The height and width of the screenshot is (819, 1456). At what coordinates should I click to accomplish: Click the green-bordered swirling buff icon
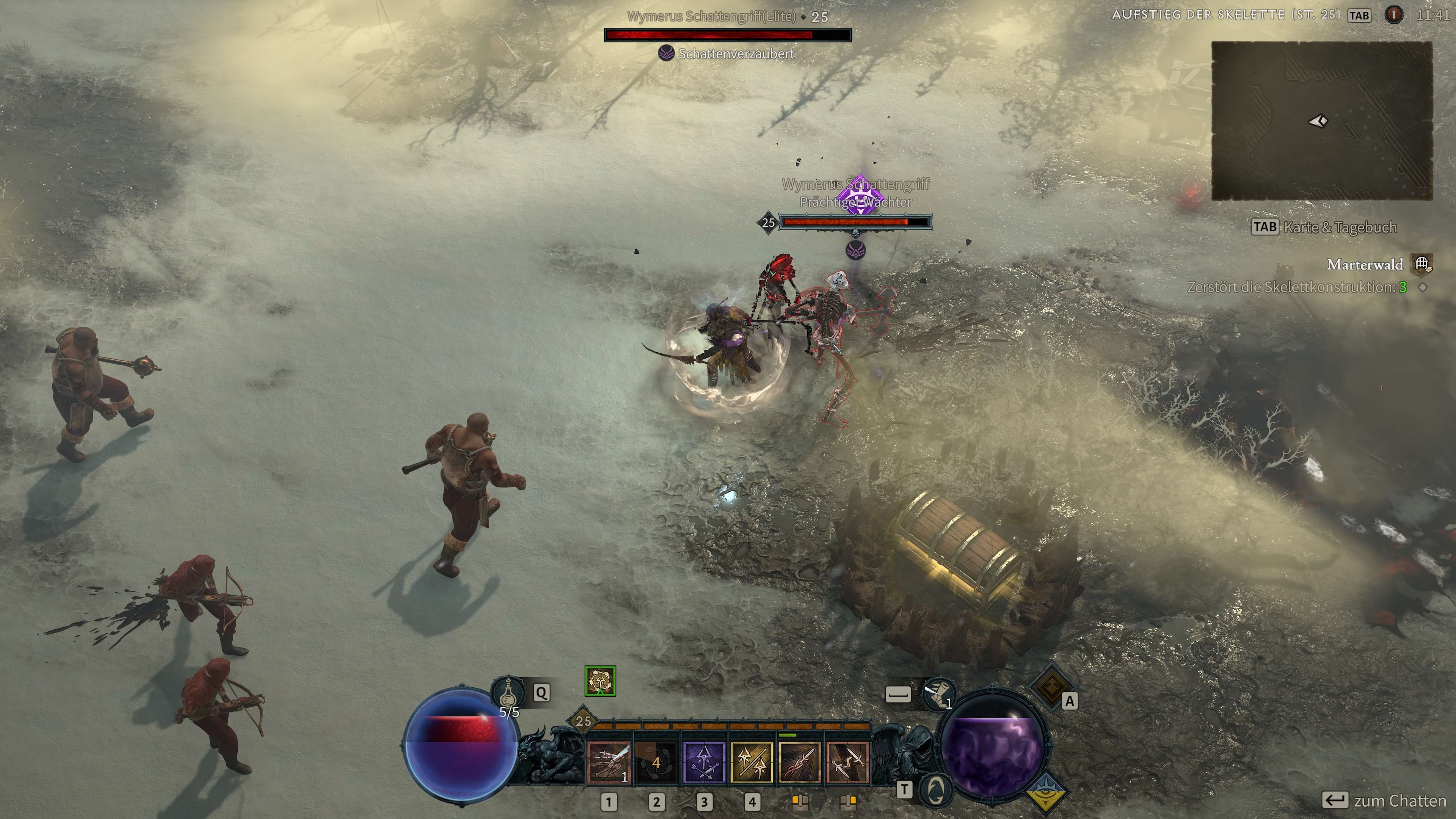pyautogui.click(x=600, y=681)
